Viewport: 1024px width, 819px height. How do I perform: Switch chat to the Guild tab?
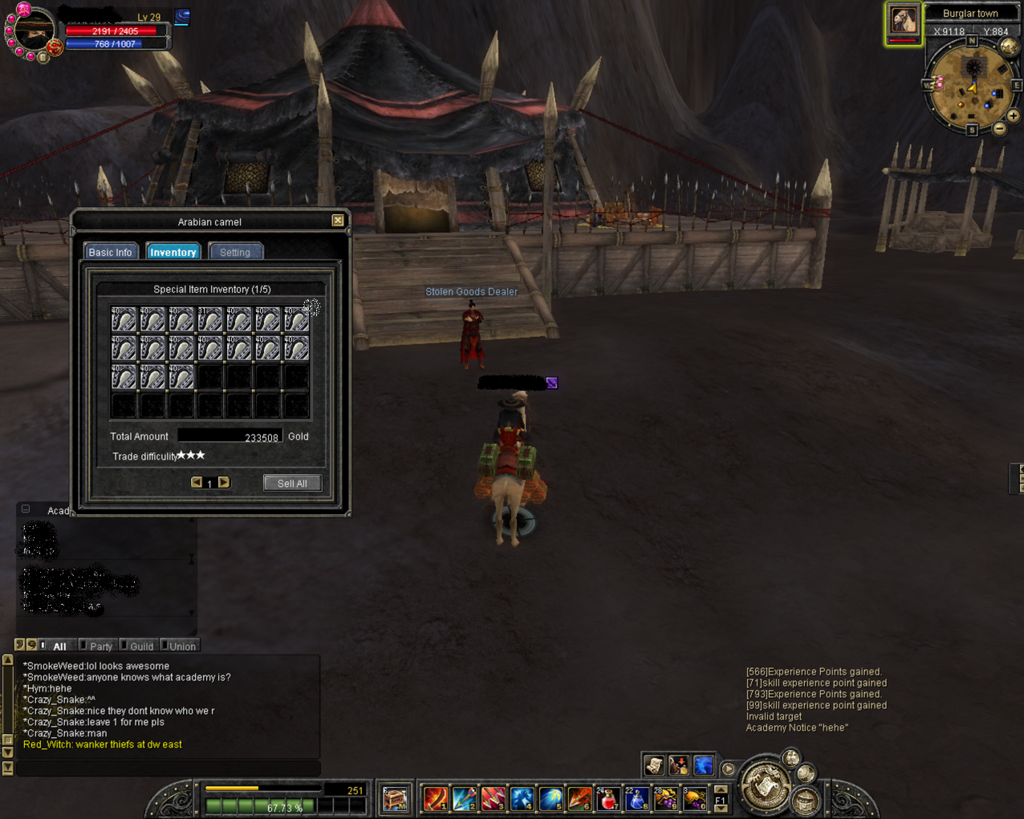click(x=142, y=646)
